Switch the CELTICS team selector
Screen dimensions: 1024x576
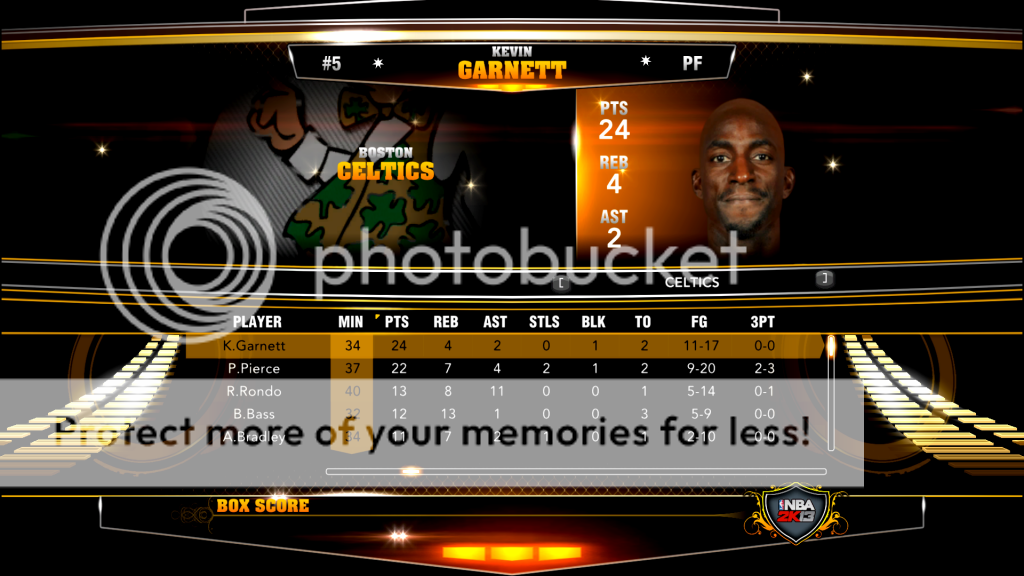pos(692,282)
